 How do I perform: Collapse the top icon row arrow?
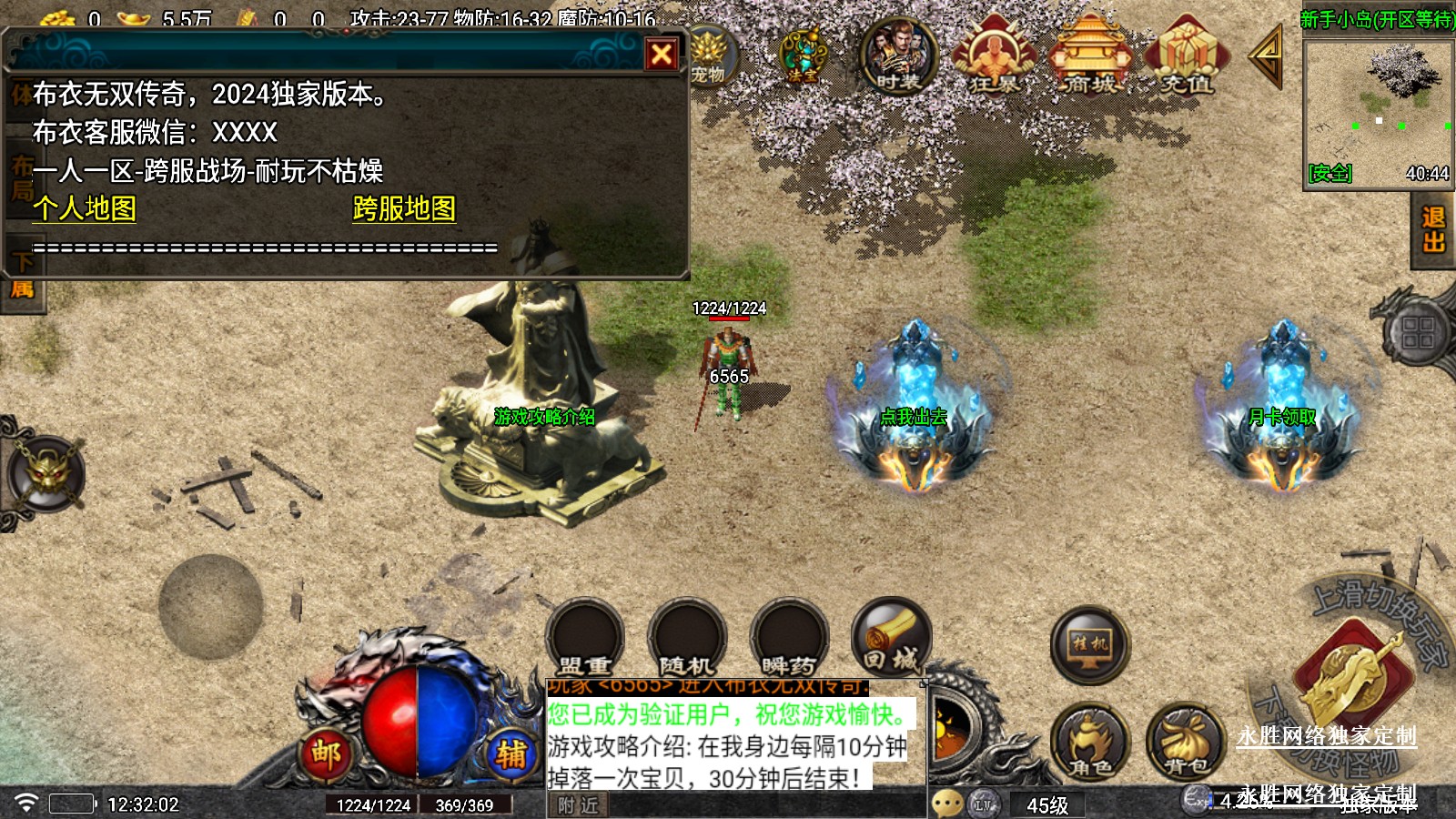[x=1266, y=56]
